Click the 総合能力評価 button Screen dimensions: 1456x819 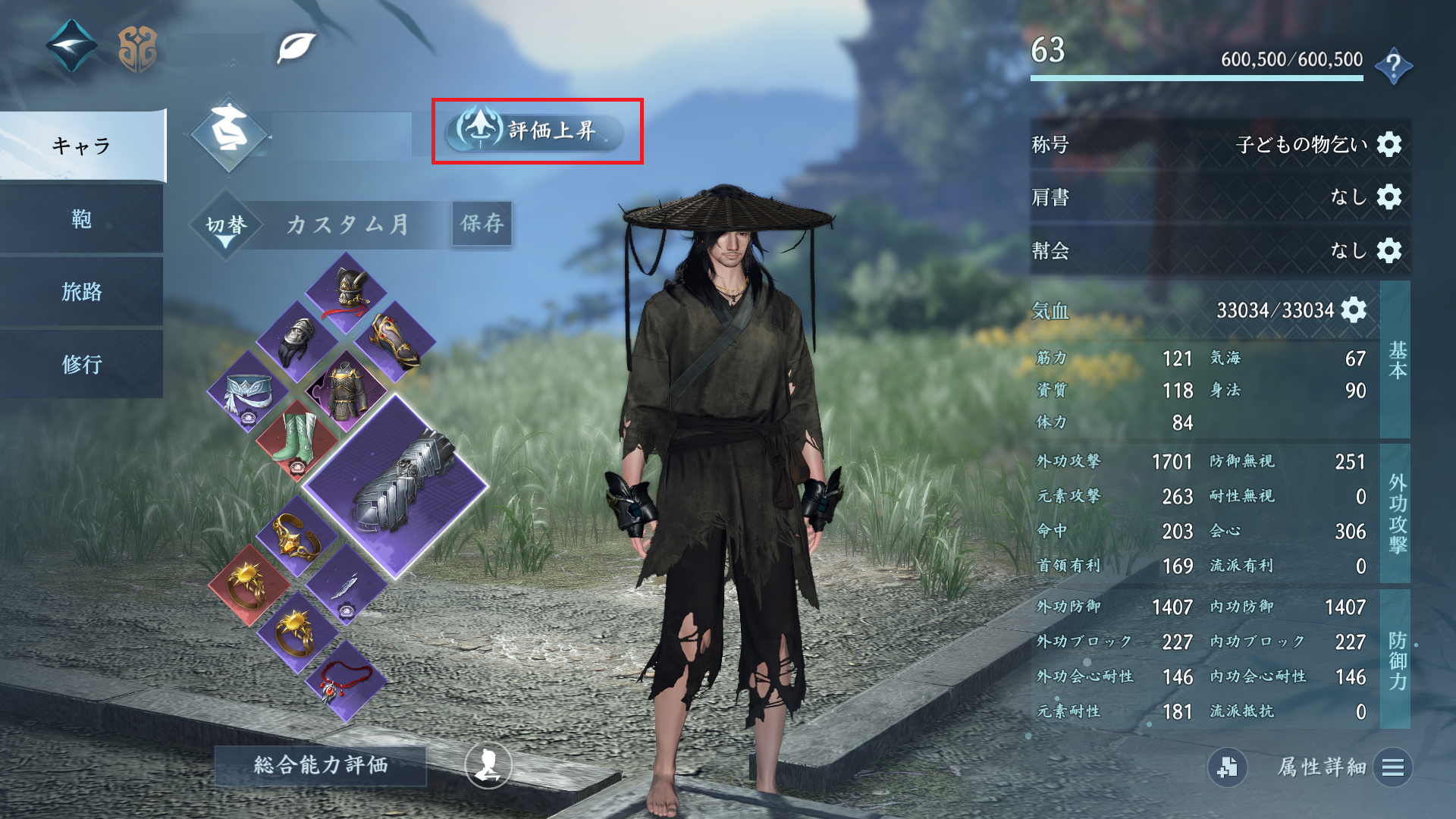(321, 766)
